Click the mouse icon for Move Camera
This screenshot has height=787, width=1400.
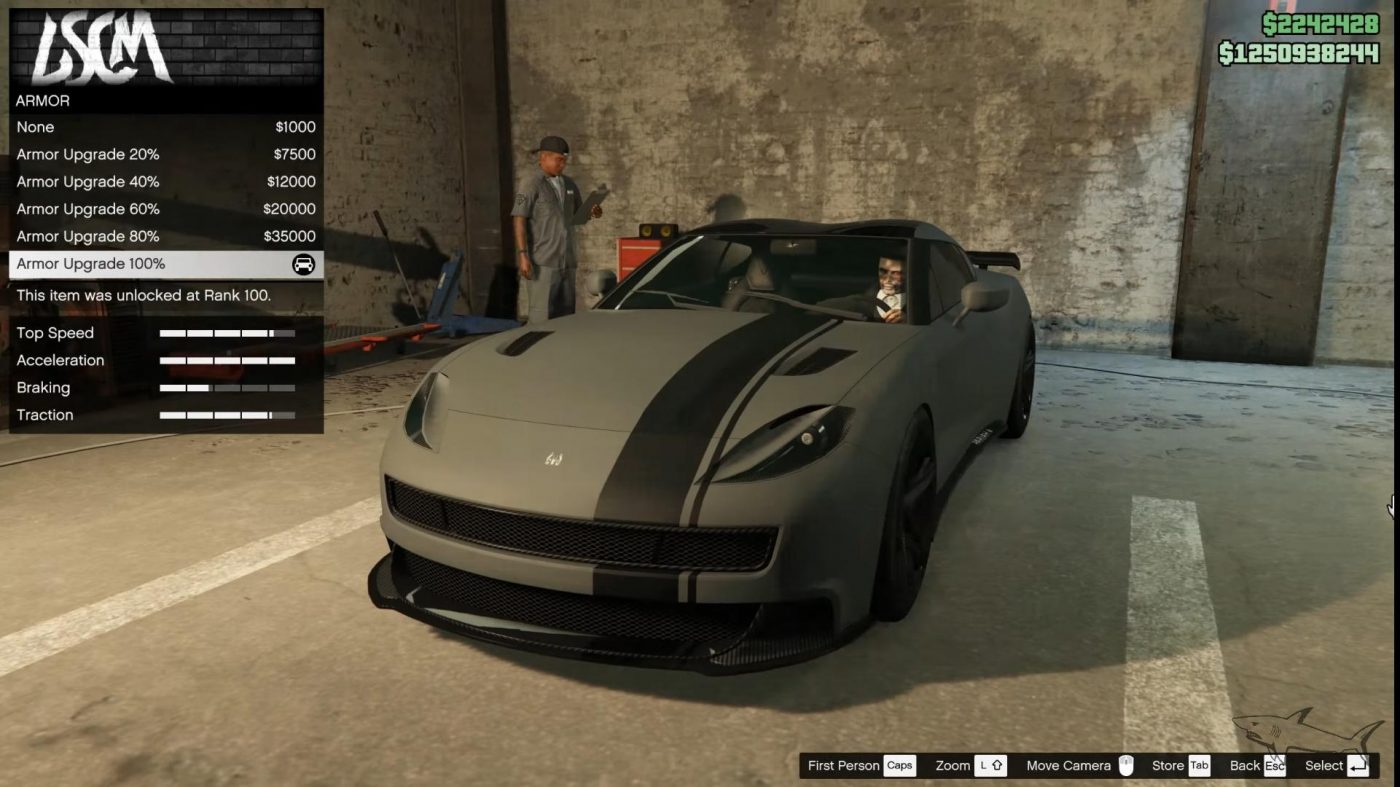click(x=1127, y=765)
